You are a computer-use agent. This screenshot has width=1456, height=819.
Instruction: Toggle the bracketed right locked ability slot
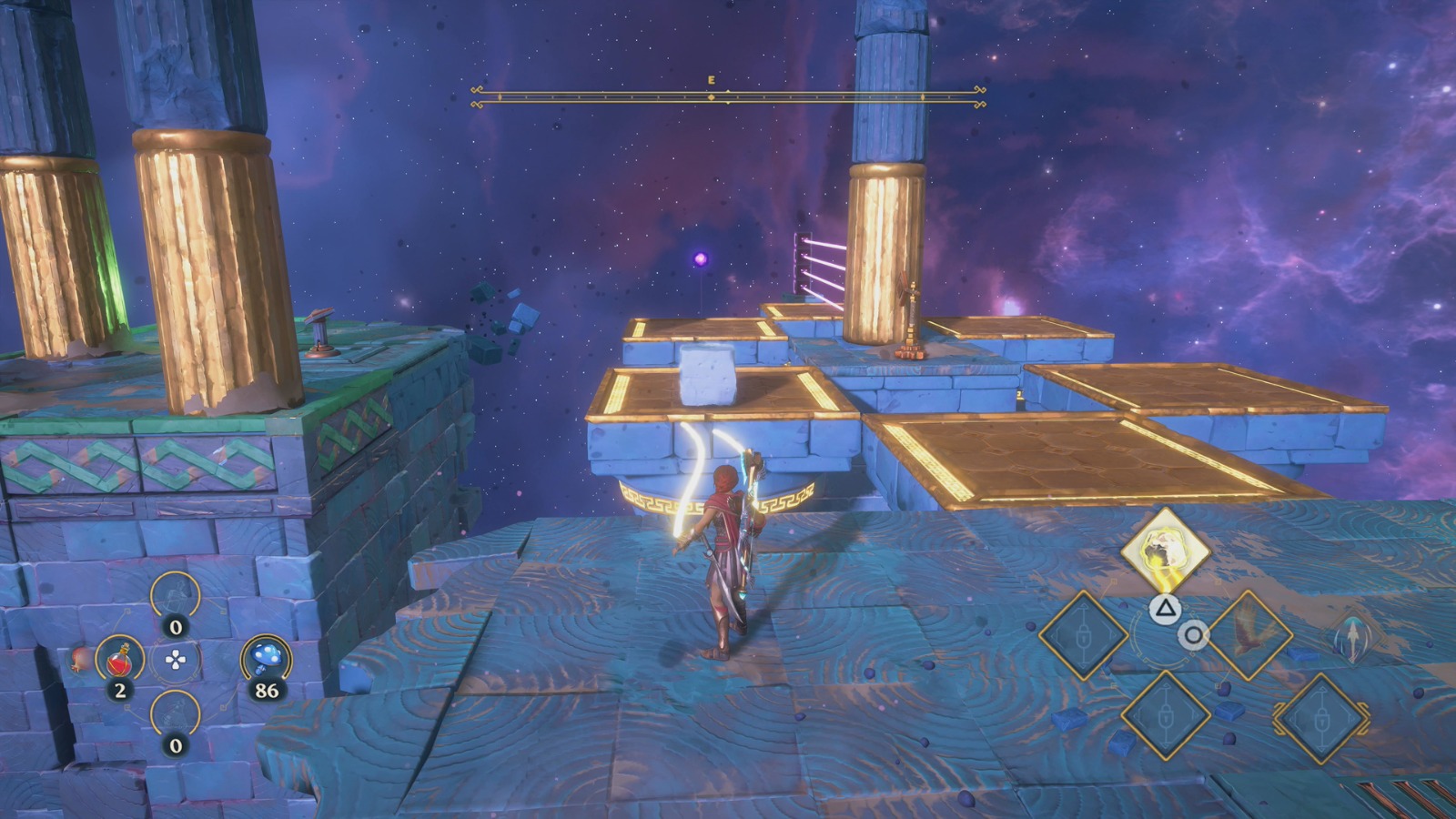[1321, 717]
